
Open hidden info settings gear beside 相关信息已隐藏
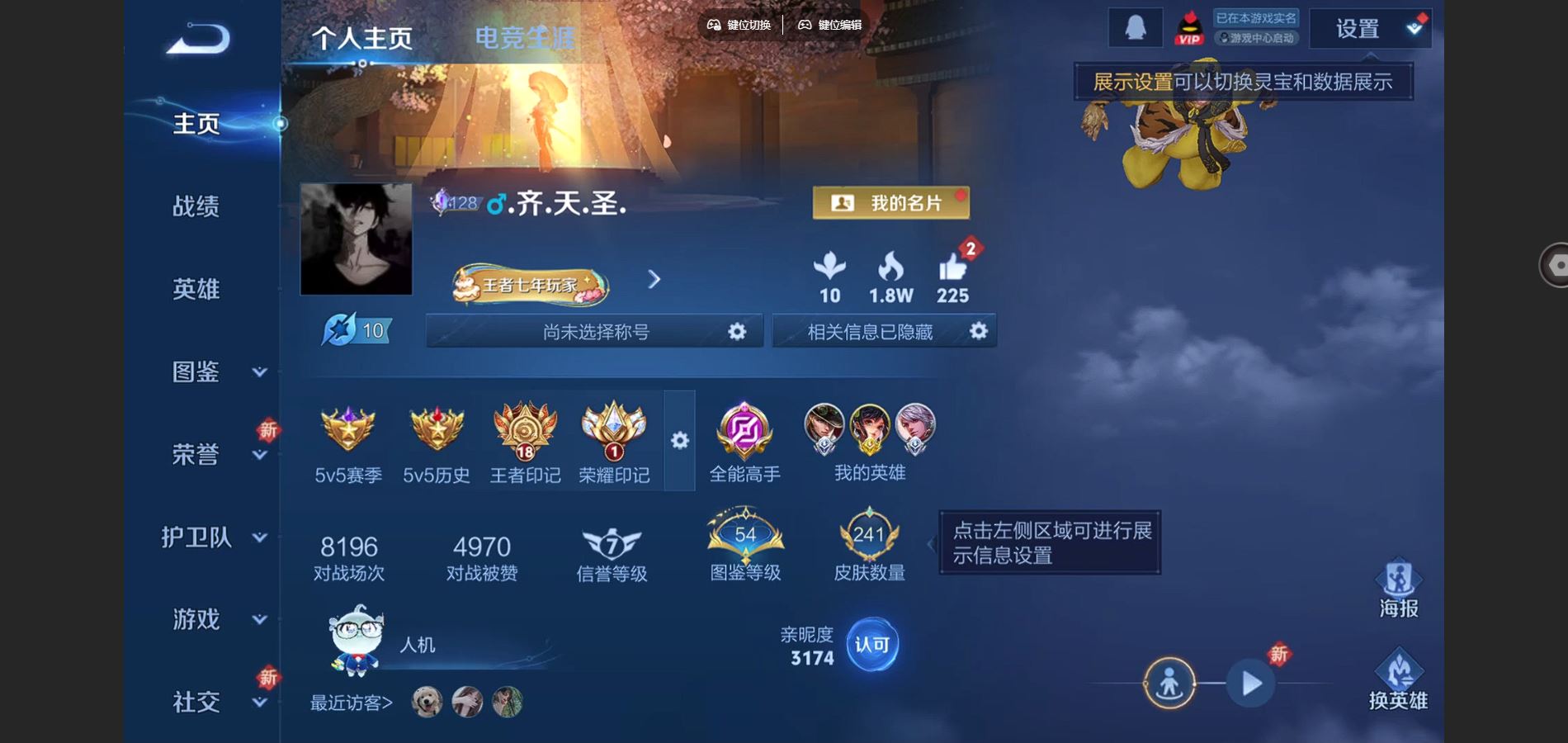979,331
